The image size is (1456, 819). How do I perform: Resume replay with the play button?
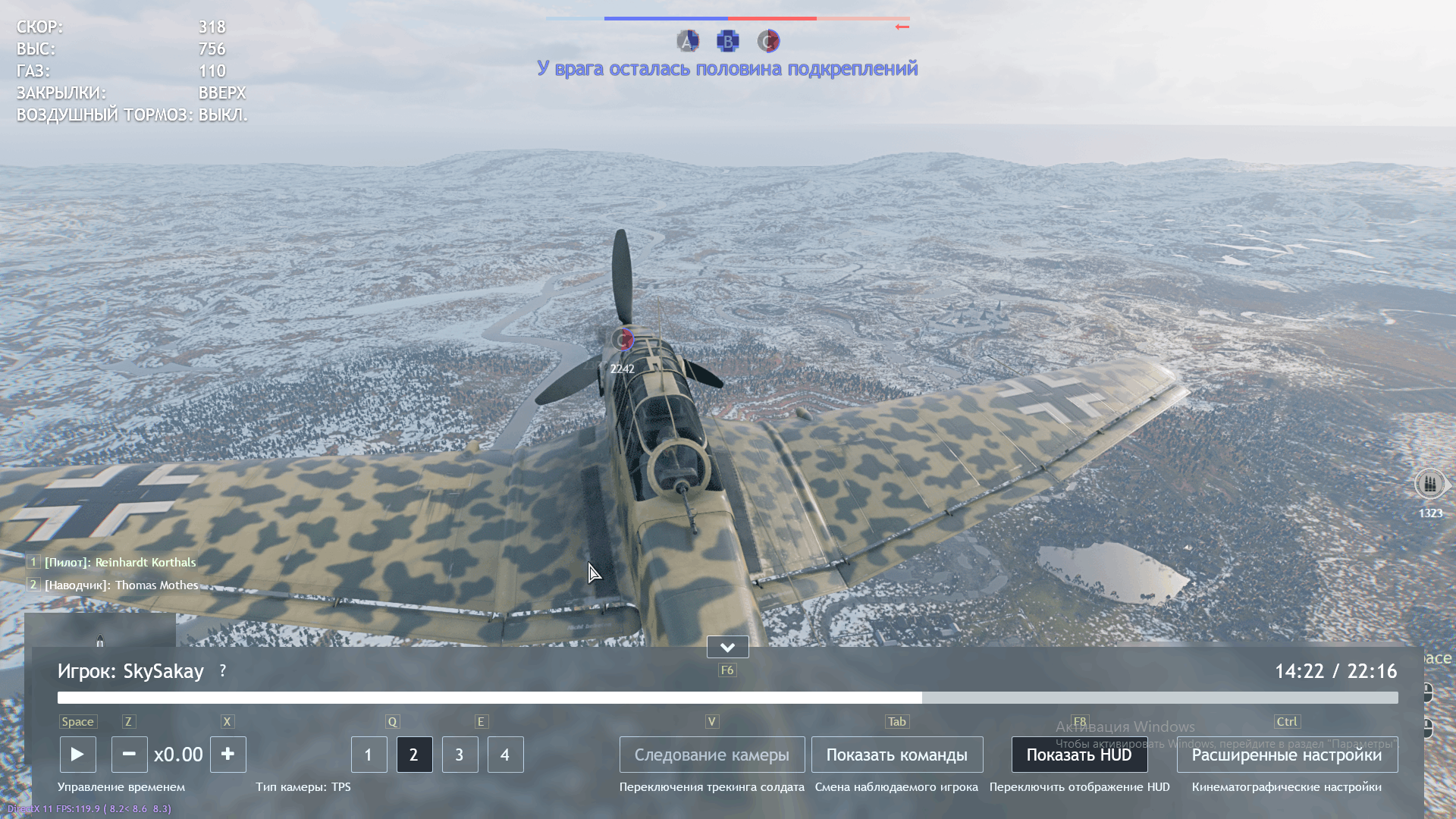point(77,755)
